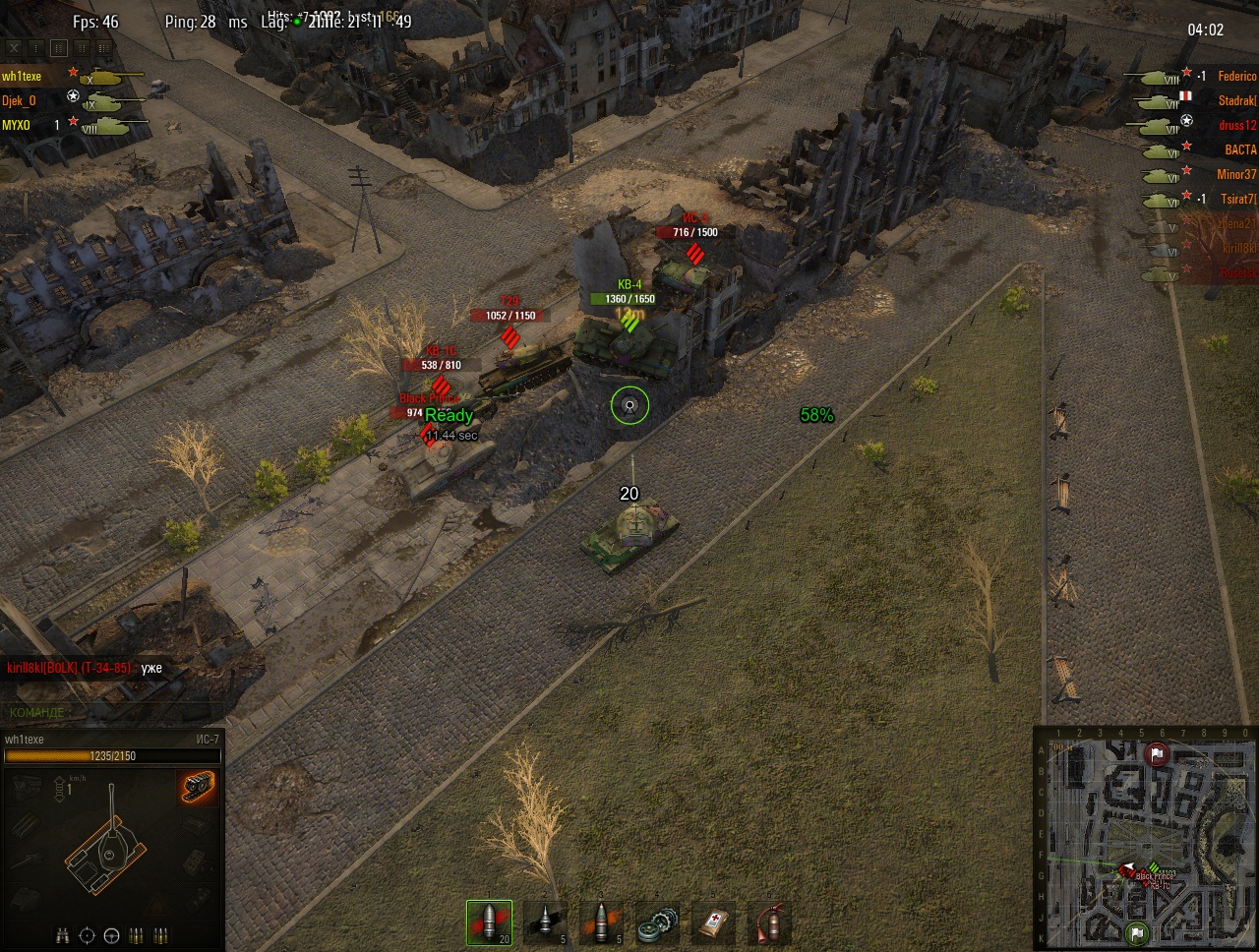Click the gunner crosshair crew icon
Image resolution: width=1259 pixels, height=952 pixels.
88,934
